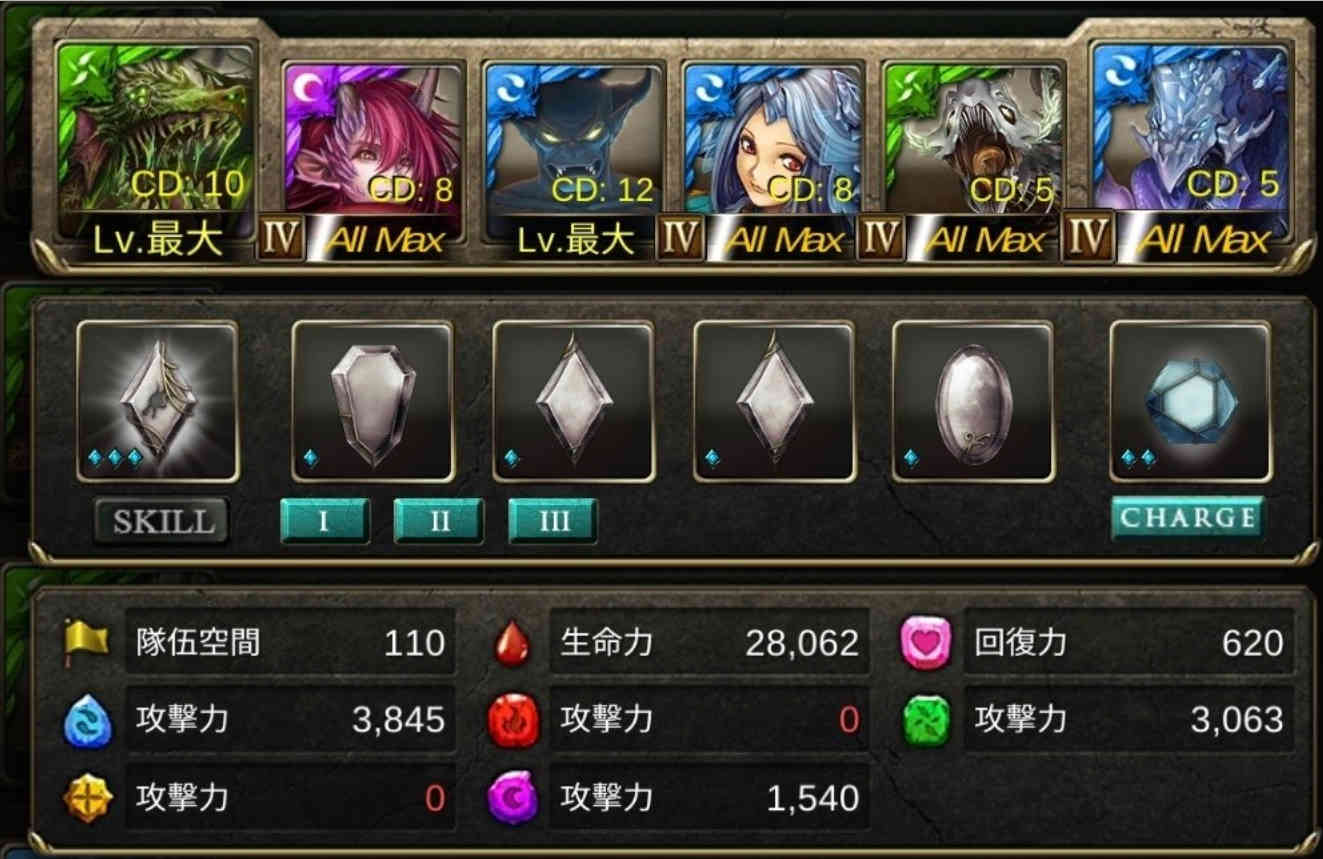The image size is (1323, 859).
Task: Click the red fire attack orb icon
Action: [x=510, y=717]
